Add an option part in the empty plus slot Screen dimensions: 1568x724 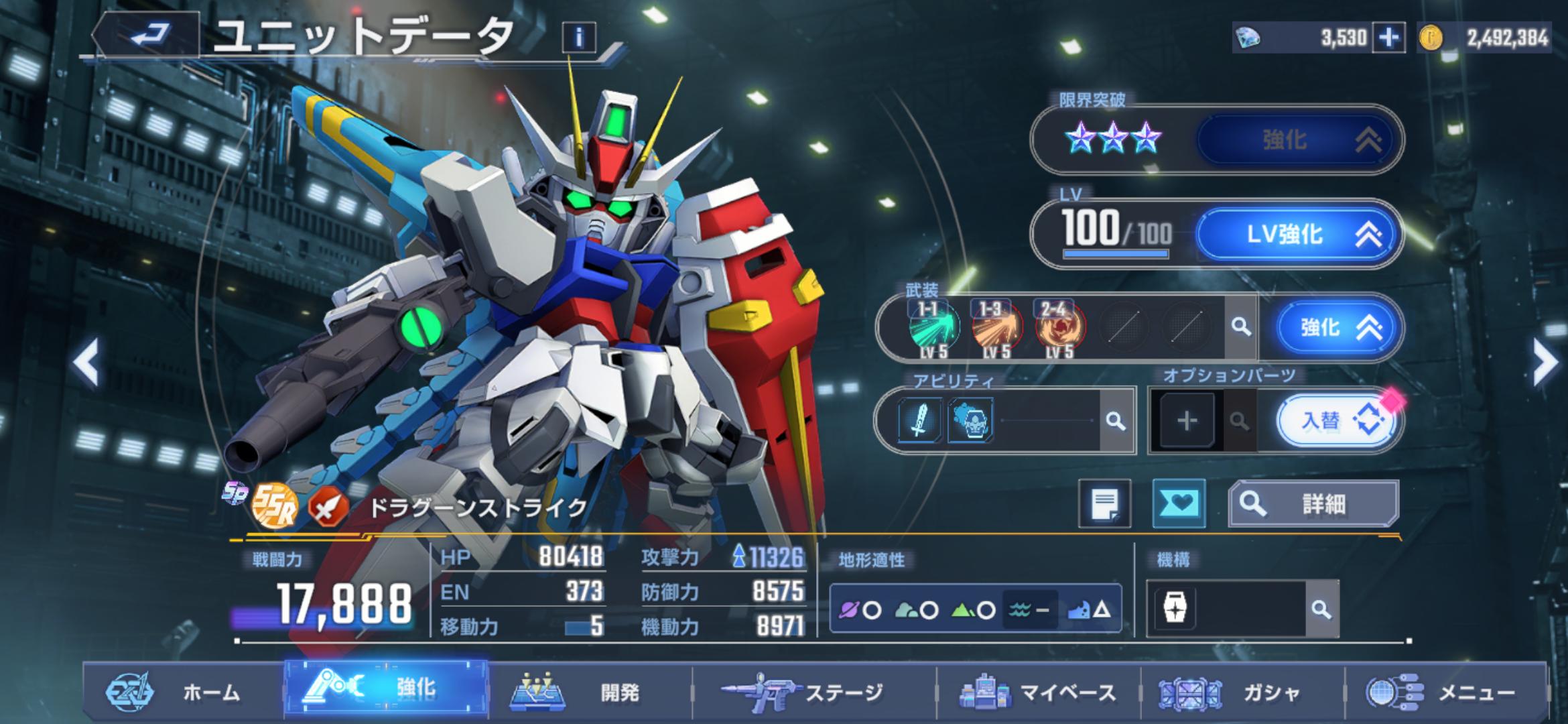1187,421
